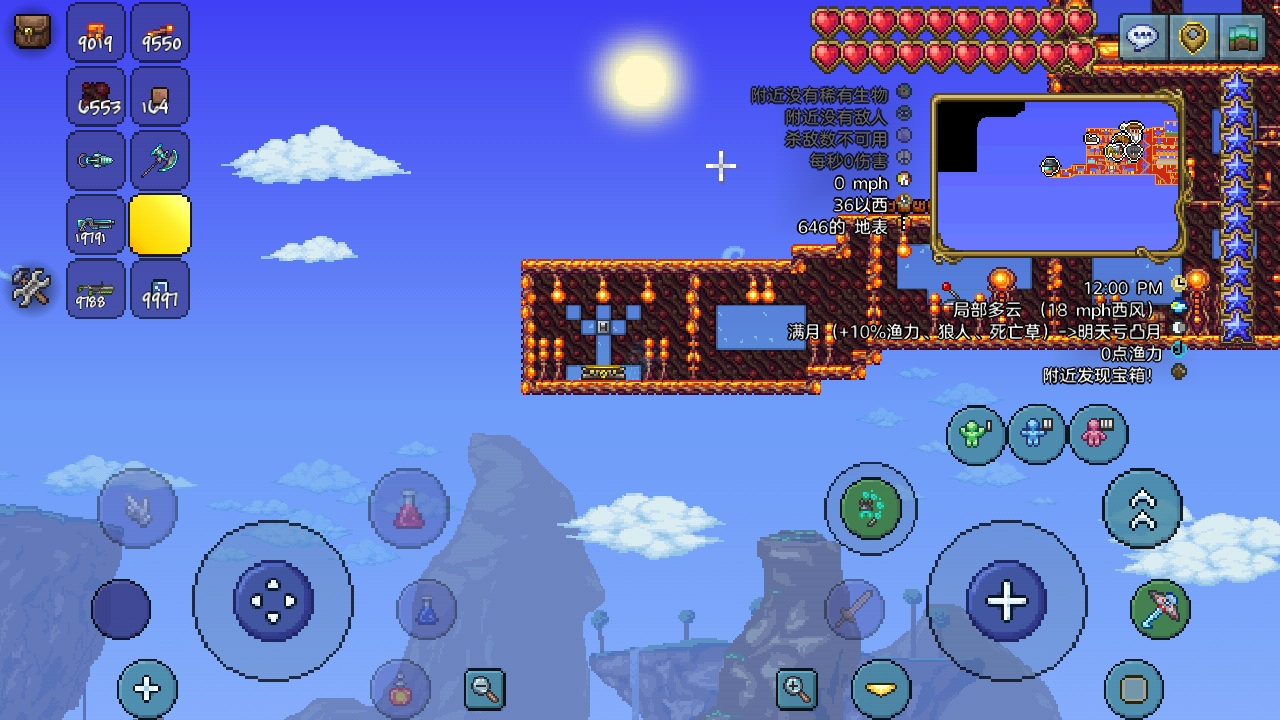Open the inventory backpack

32,31
